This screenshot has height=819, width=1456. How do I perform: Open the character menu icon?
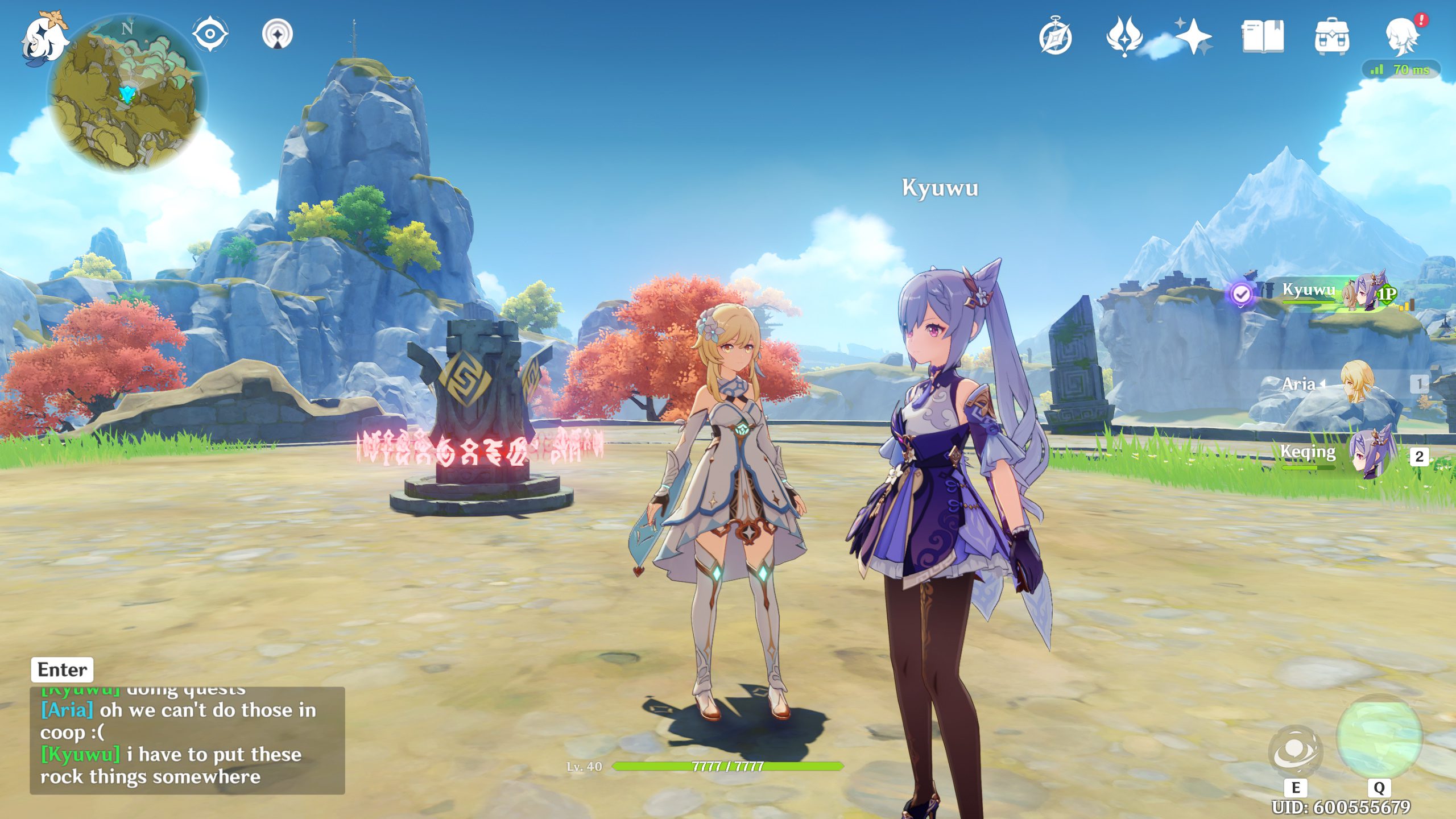1401,36
